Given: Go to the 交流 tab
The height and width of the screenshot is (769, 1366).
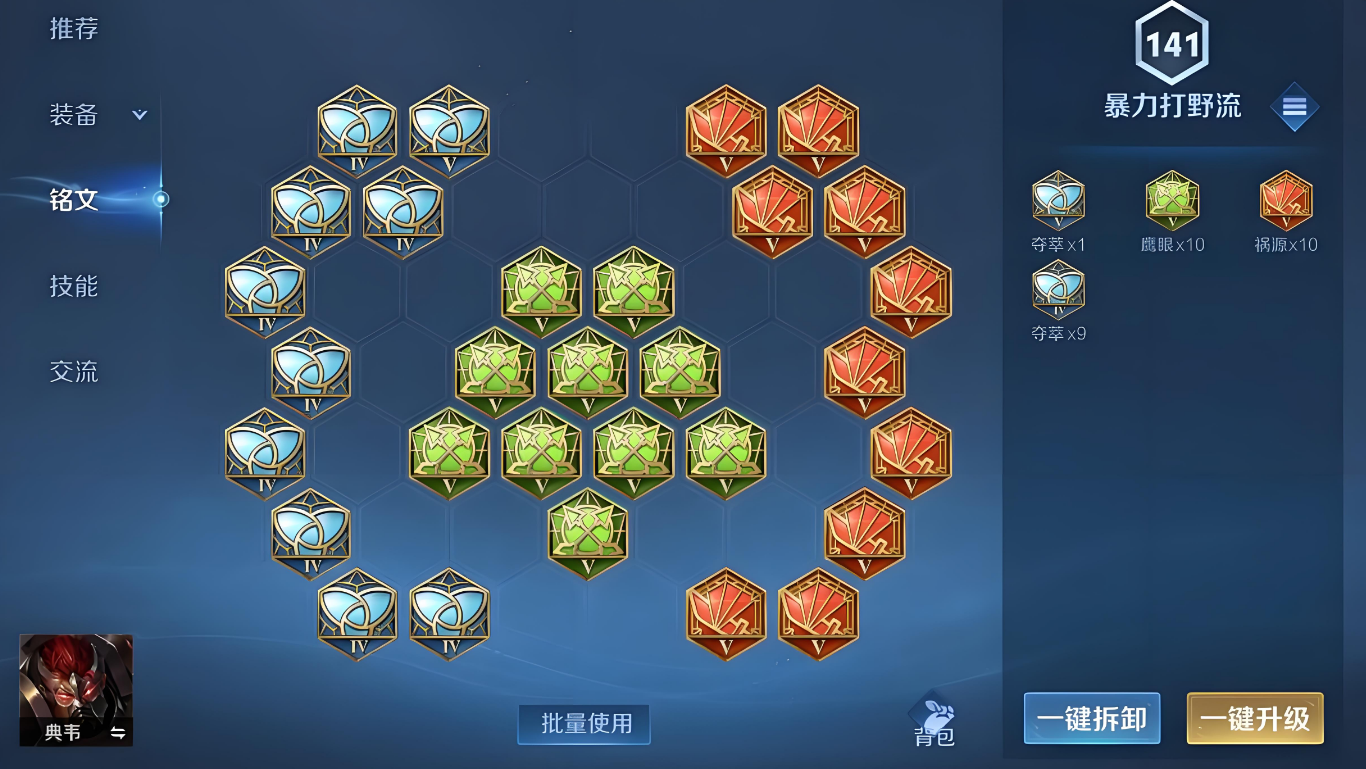Looking at the screenshot, I should click(74, 372).
